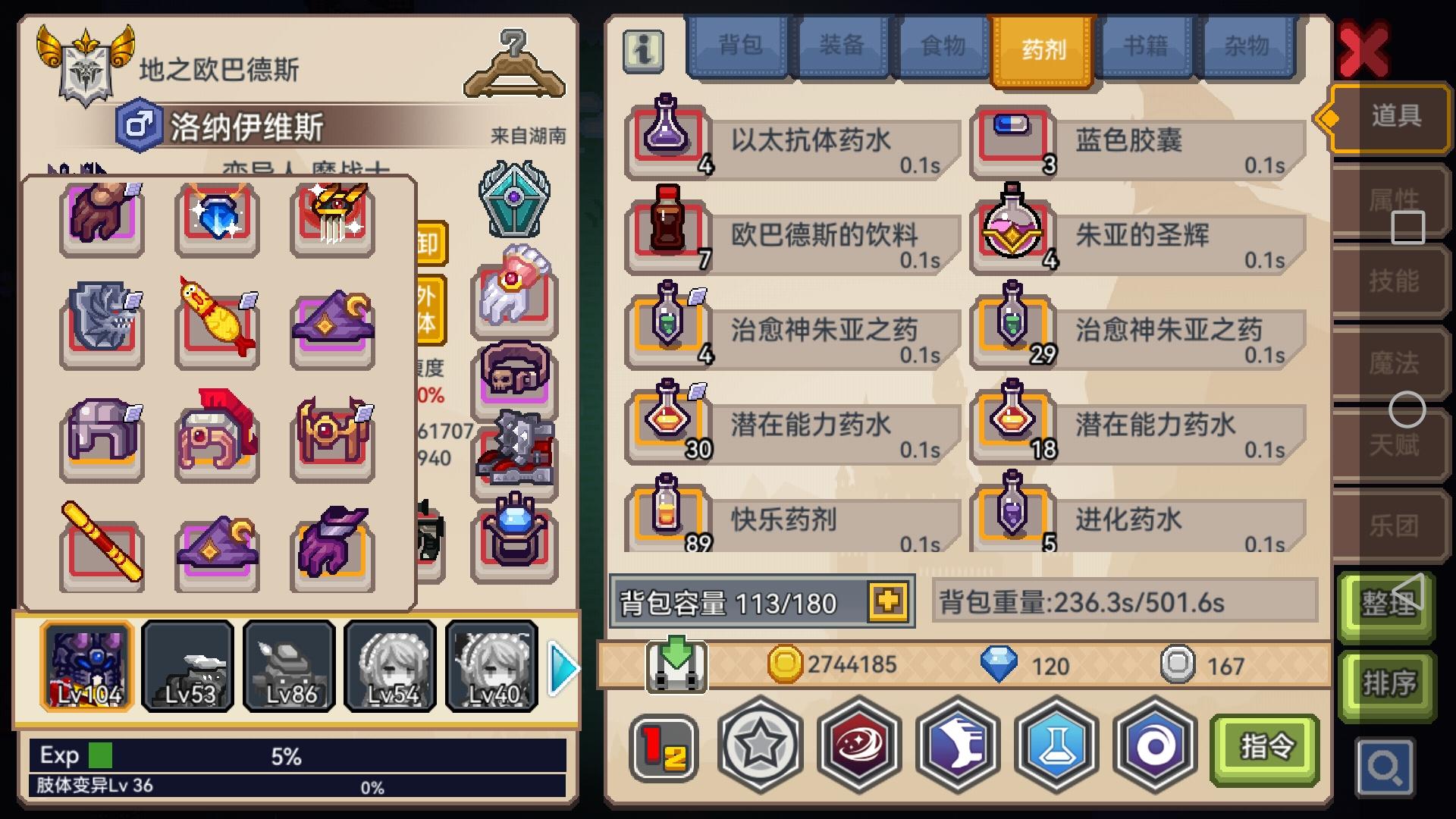This screenshot has width=1456, height=819.
Task: Select the red nebula hexagon icon
Action: 859,747
